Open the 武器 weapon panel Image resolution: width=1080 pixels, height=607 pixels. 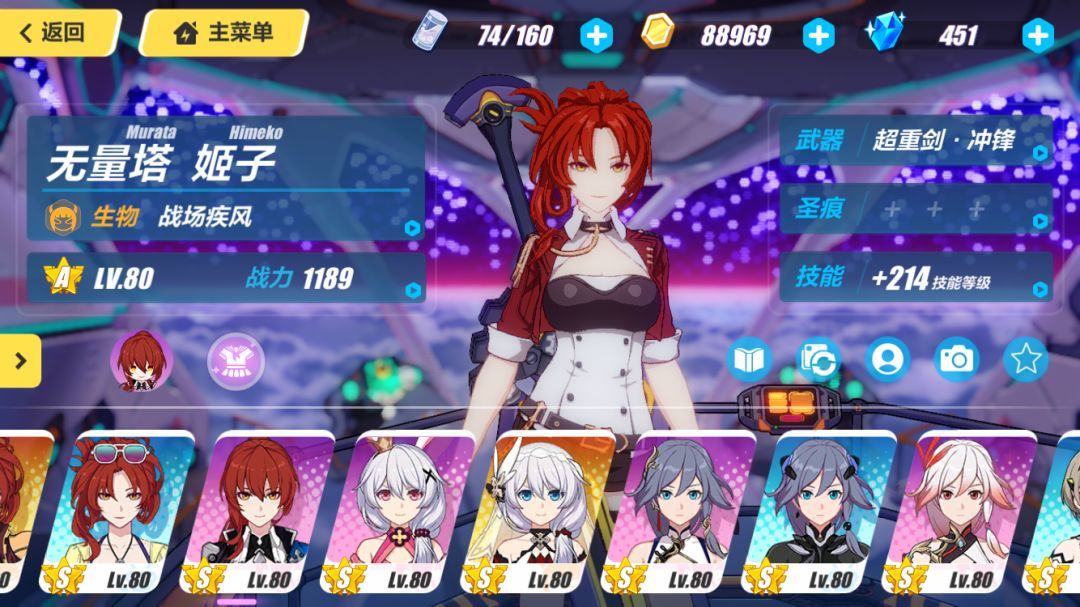pyautogui.click(x=916, y=140)
